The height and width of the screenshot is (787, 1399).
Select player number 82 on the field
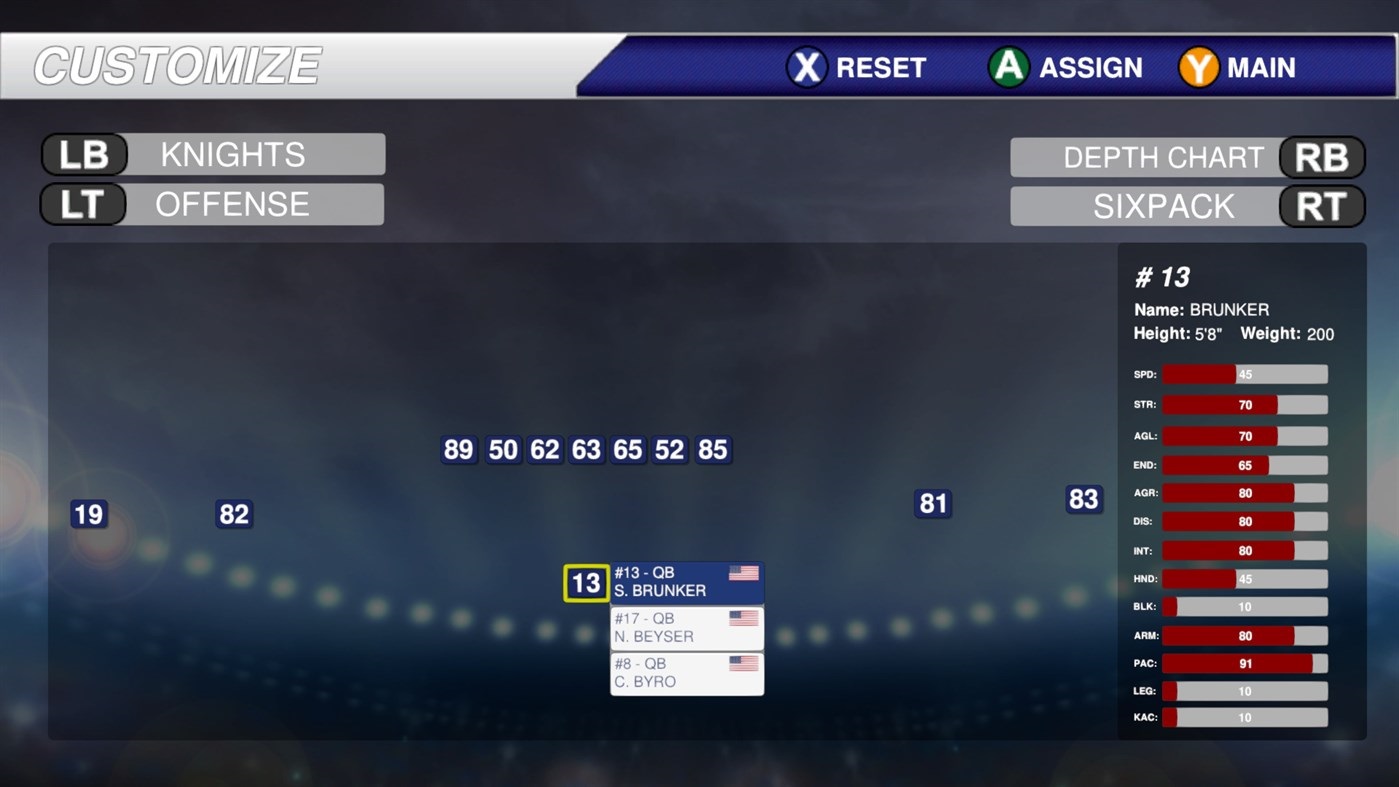[233, 513]
